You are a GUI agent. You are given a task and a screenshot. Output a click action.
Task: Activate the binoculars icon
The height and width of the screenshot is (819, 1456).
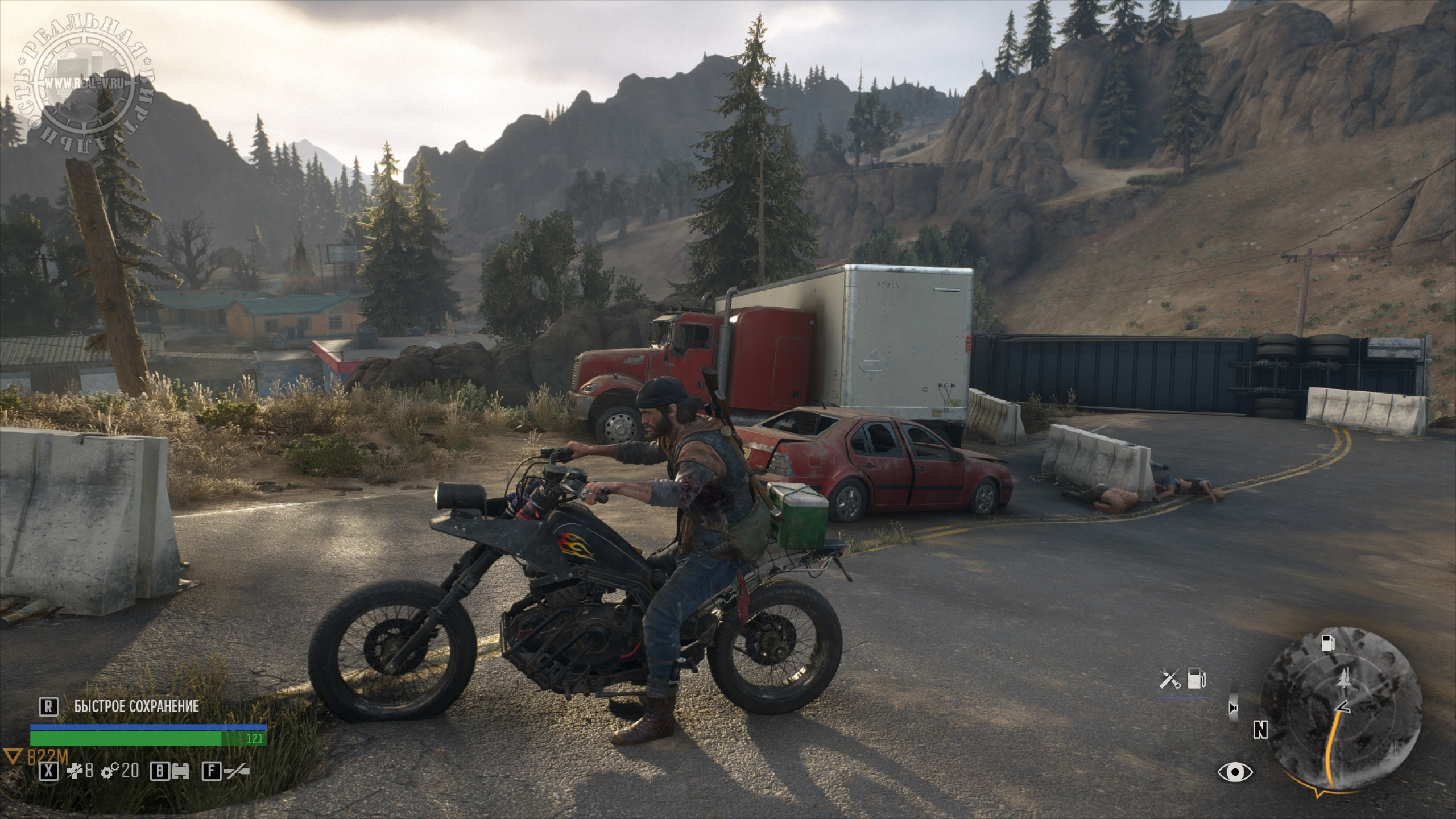tap(181, 771)
